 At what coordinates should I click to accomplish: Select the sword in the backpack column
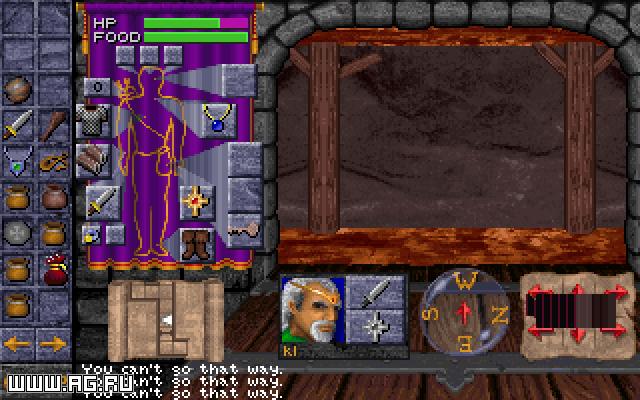coord(18,125)
